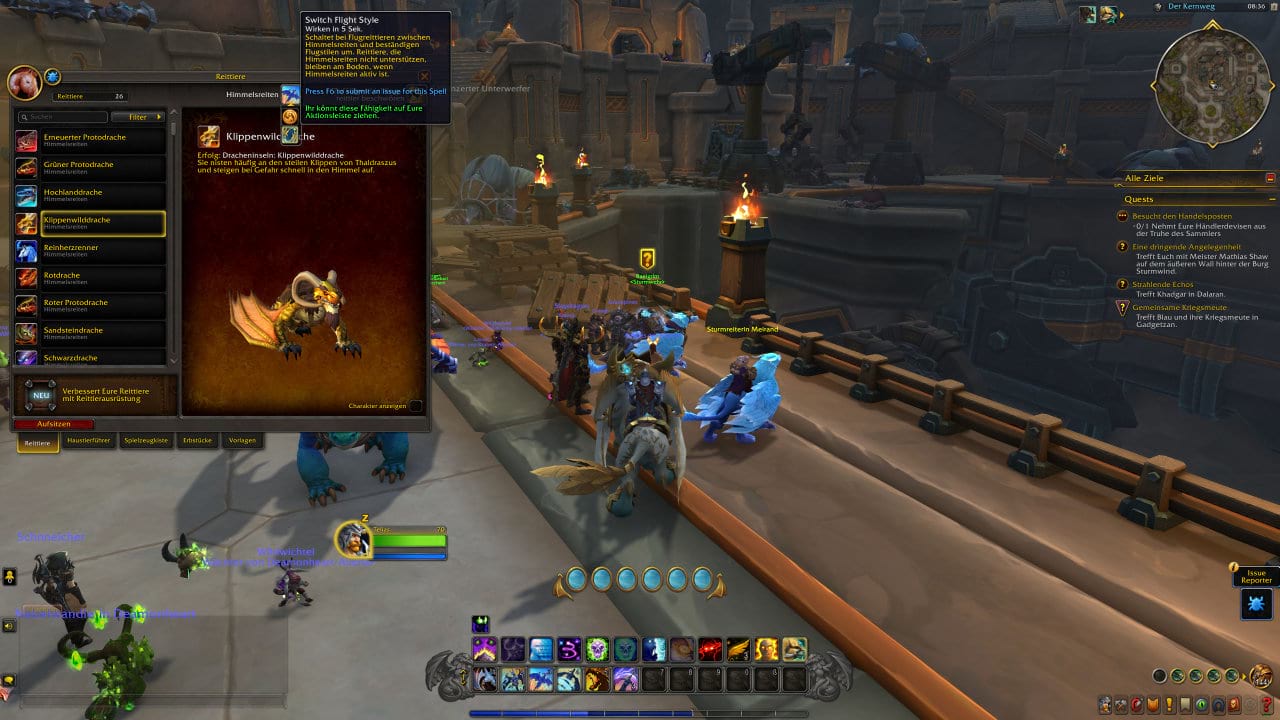Open mount equipment NEU slot
The width and height of the screenshot is (1280, 720).
point(41,395)
